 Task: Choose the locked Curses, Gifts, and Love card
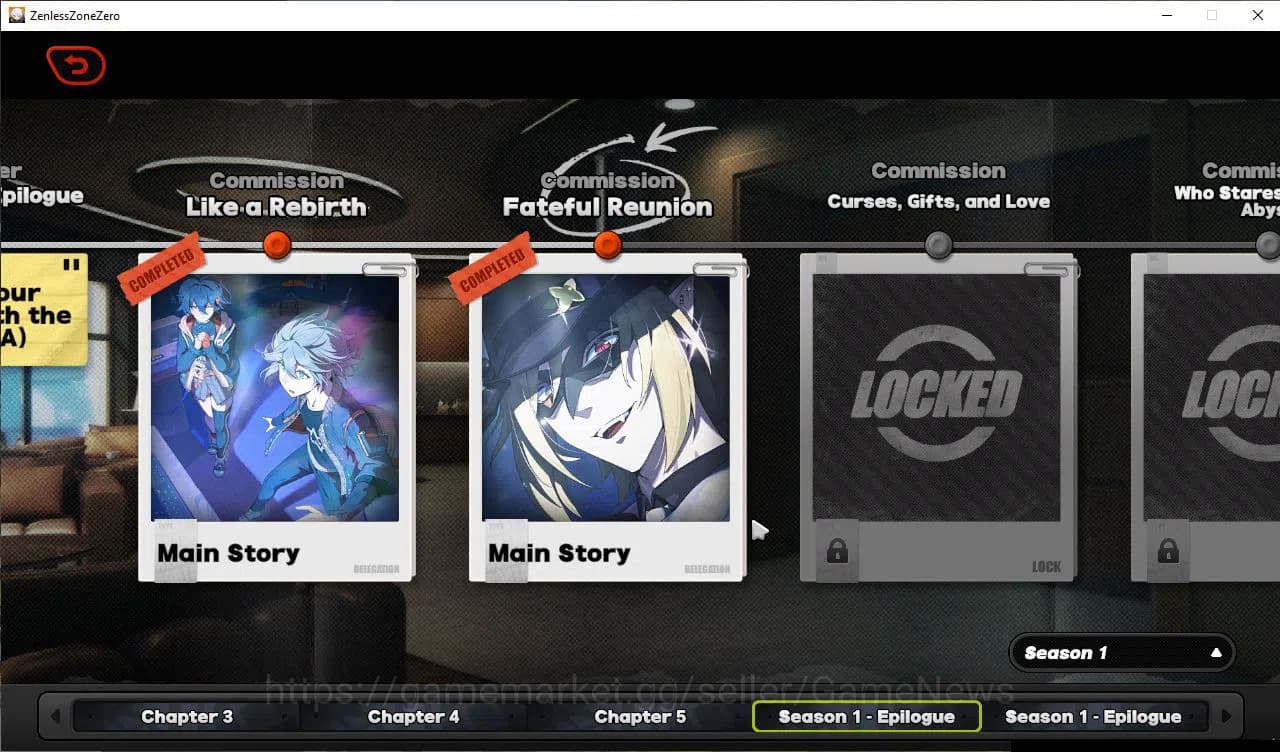click(x=937, y=415)
